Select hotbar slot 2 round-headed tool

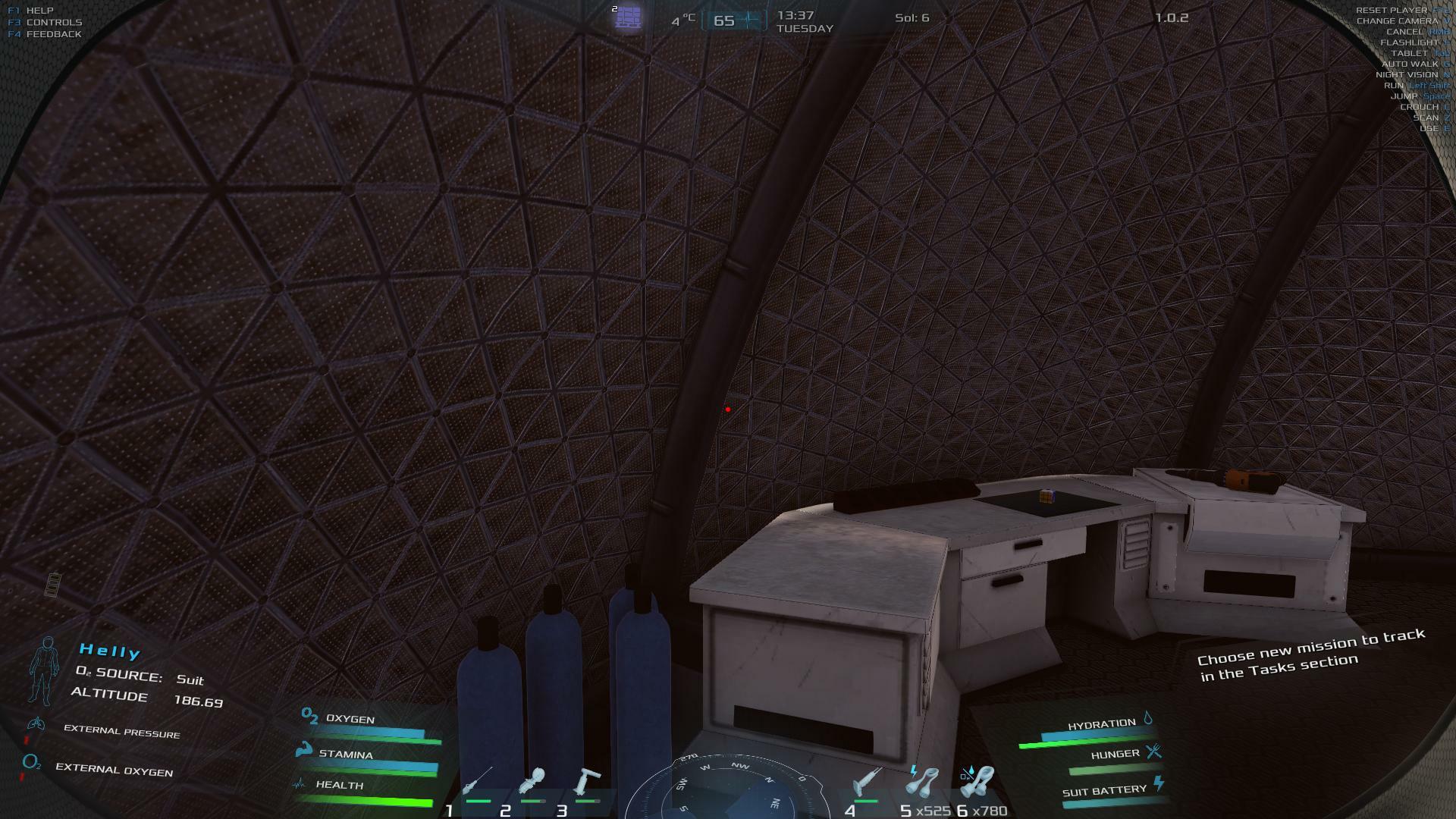coord(532,783)
